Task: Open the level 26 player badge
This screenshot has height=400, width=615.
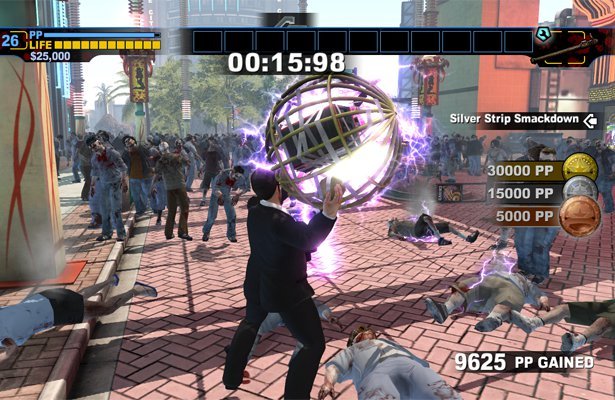Action: pyautogui.click(x=12, y=41)
